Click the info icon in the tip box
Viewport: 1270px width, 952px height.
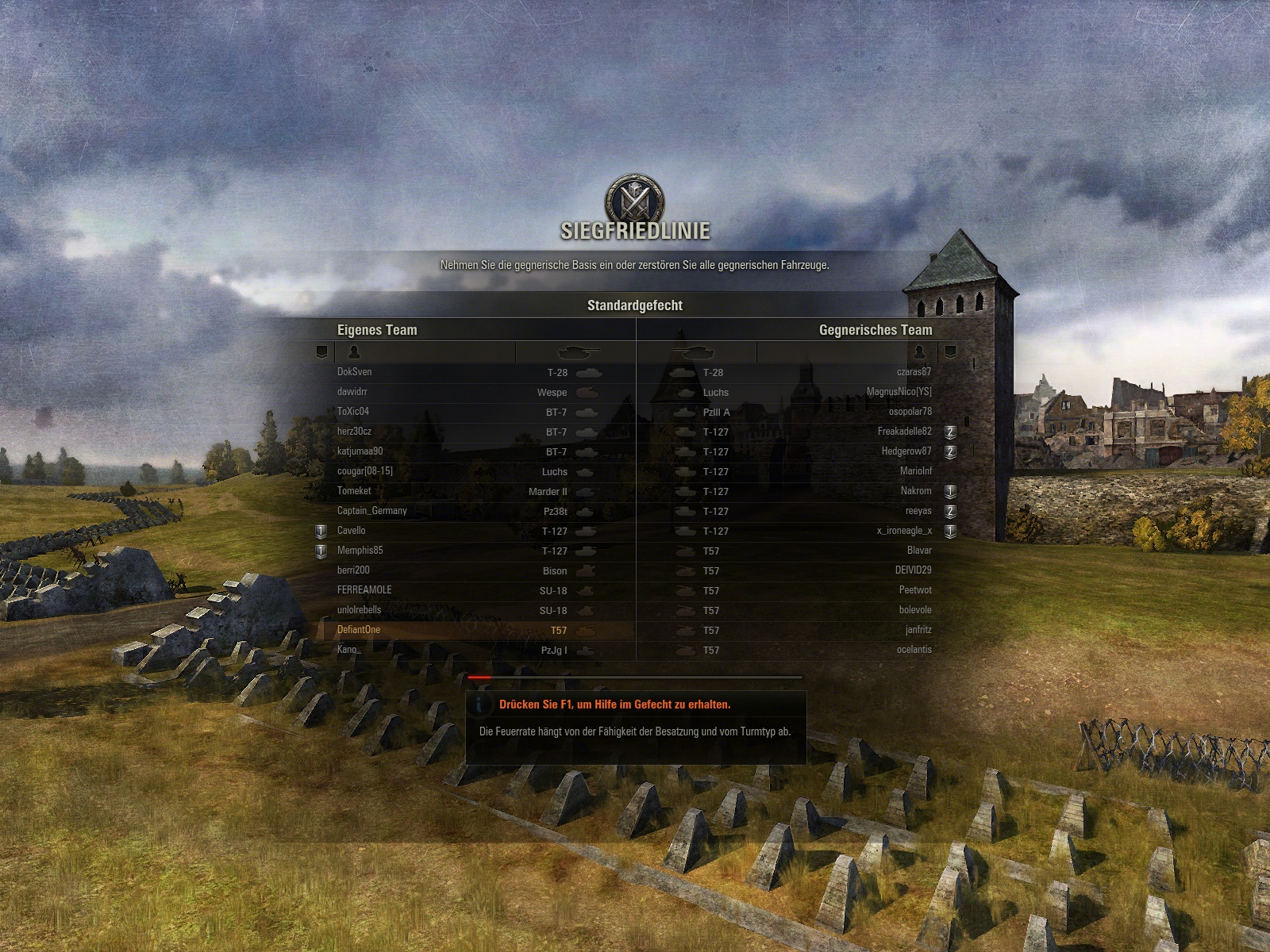coord(479,704)
